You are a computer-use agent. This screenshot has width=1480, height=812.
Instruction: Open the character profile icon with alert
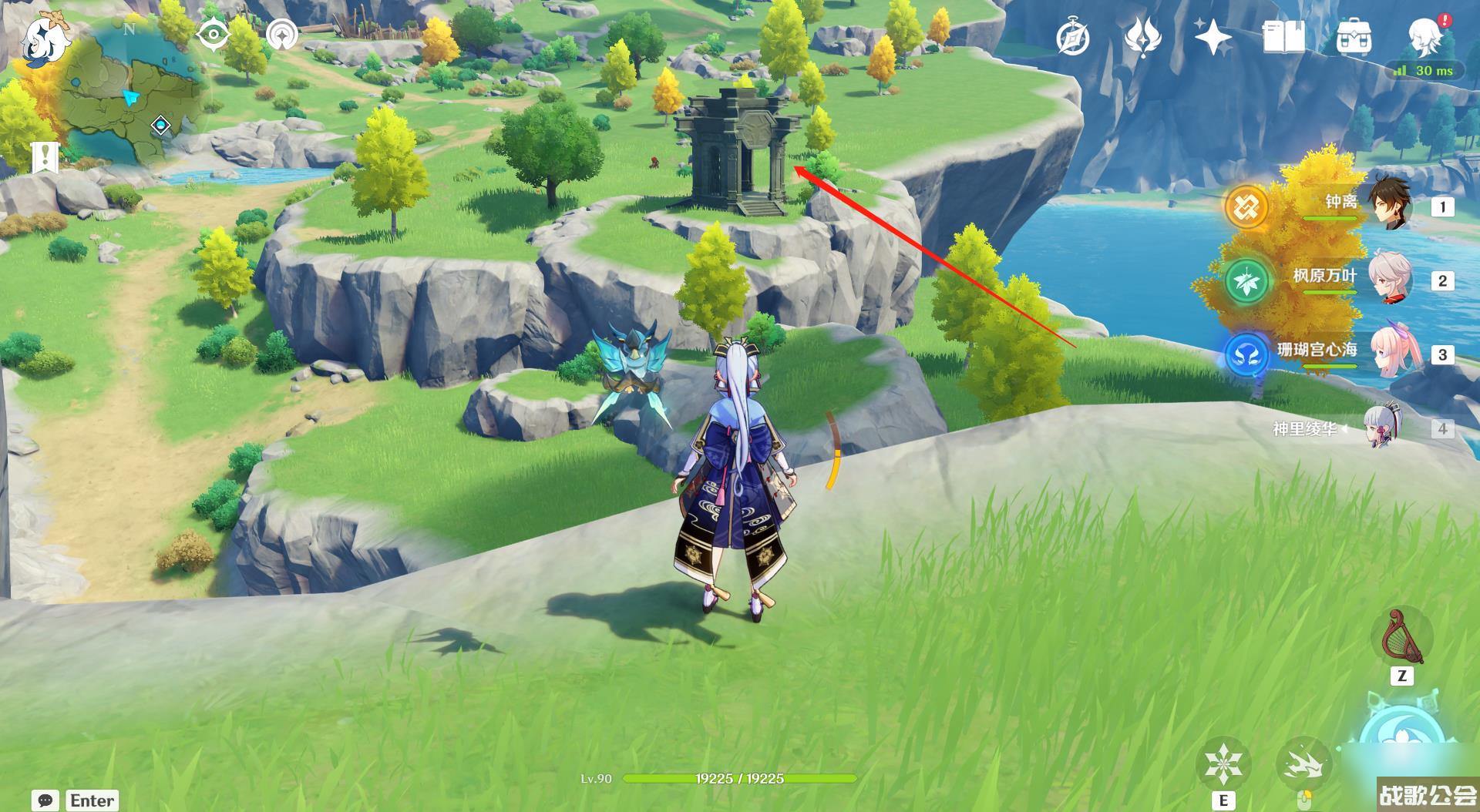(1425, 35)
